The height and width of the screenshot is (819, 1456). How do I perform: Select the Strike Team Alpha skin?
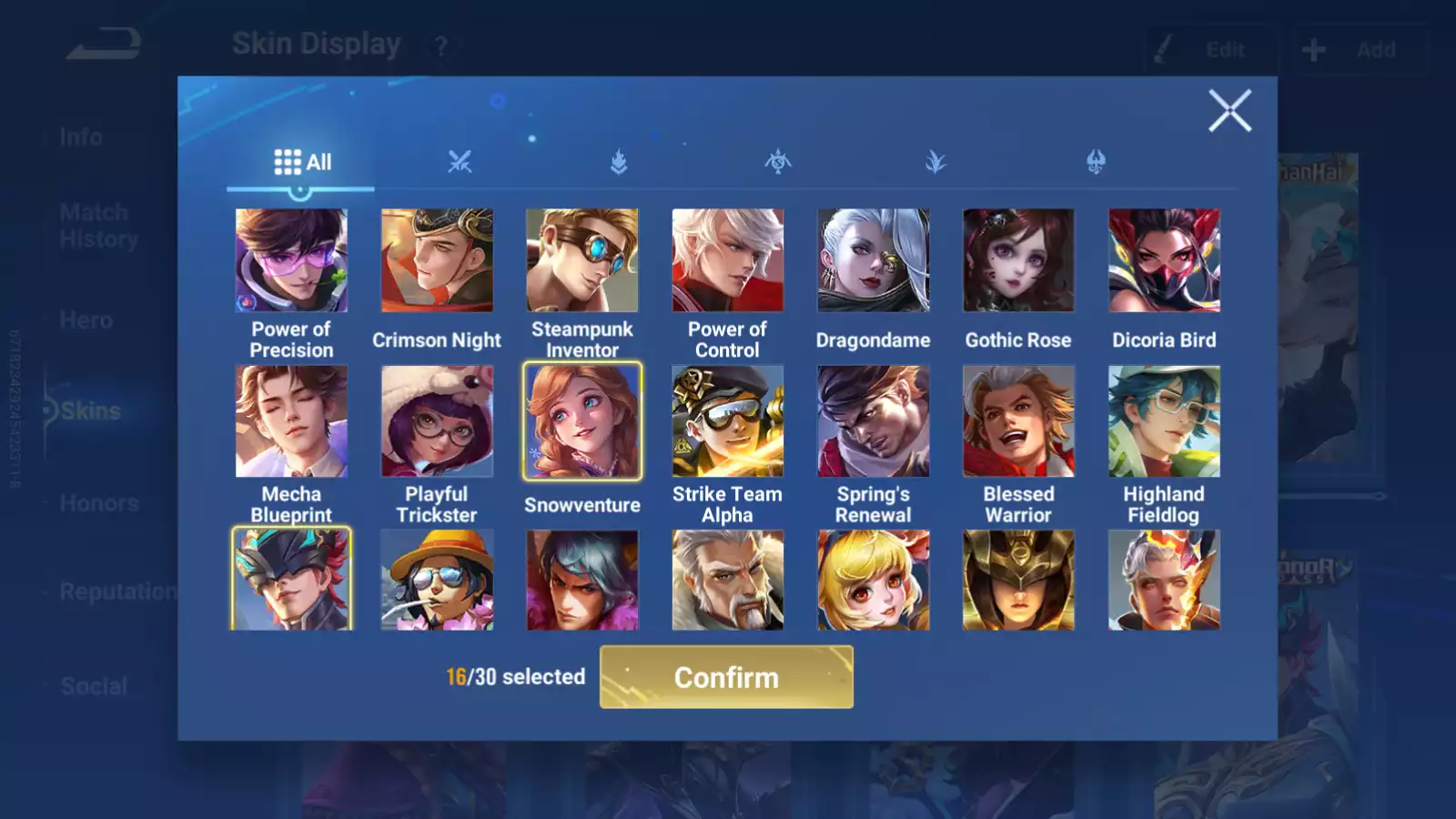click(x=727, y=421)
